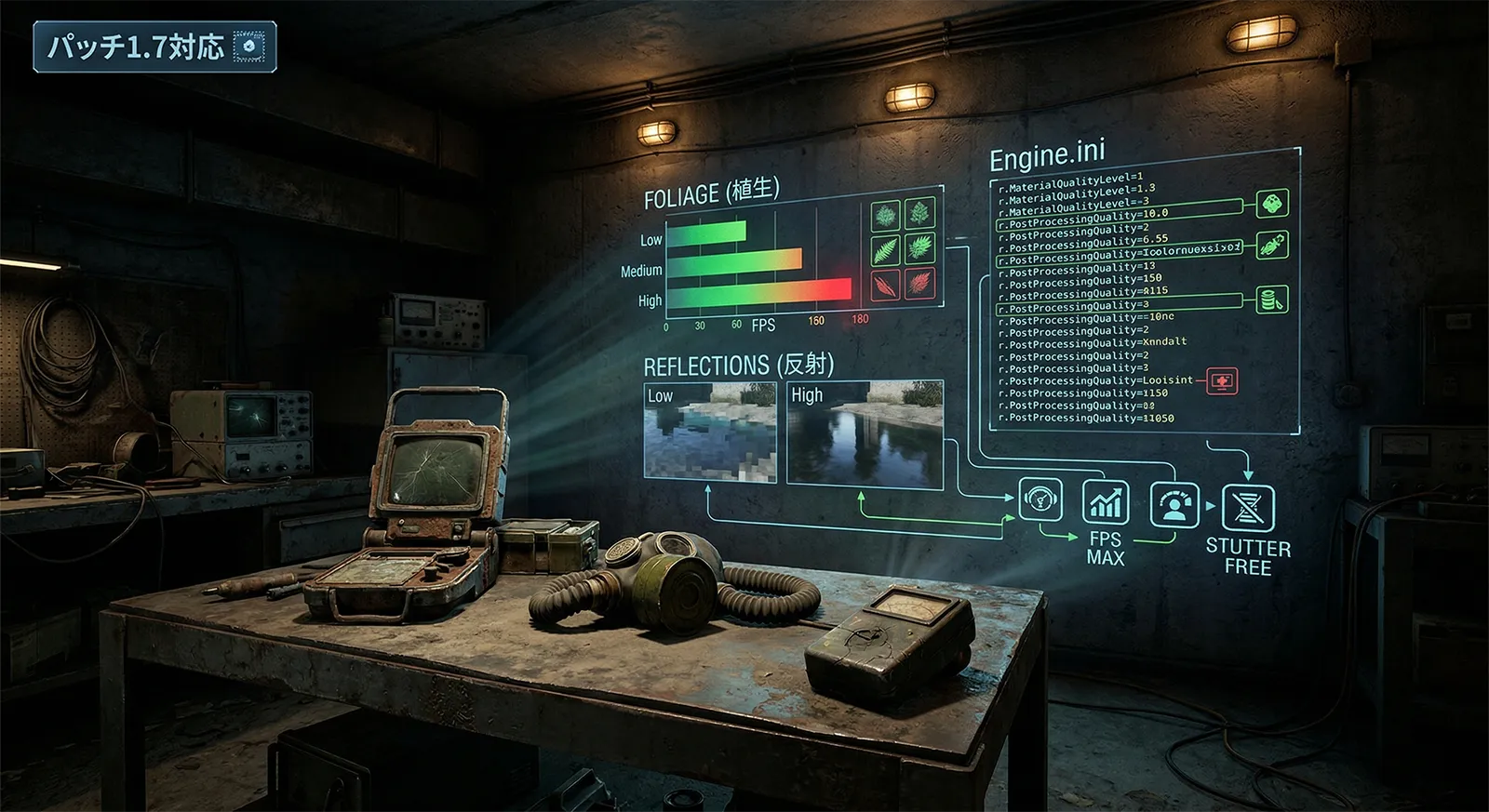Select the High reflections preview thumbnail
Viewport: 1489px width, 812px height.
click(865, 433)
